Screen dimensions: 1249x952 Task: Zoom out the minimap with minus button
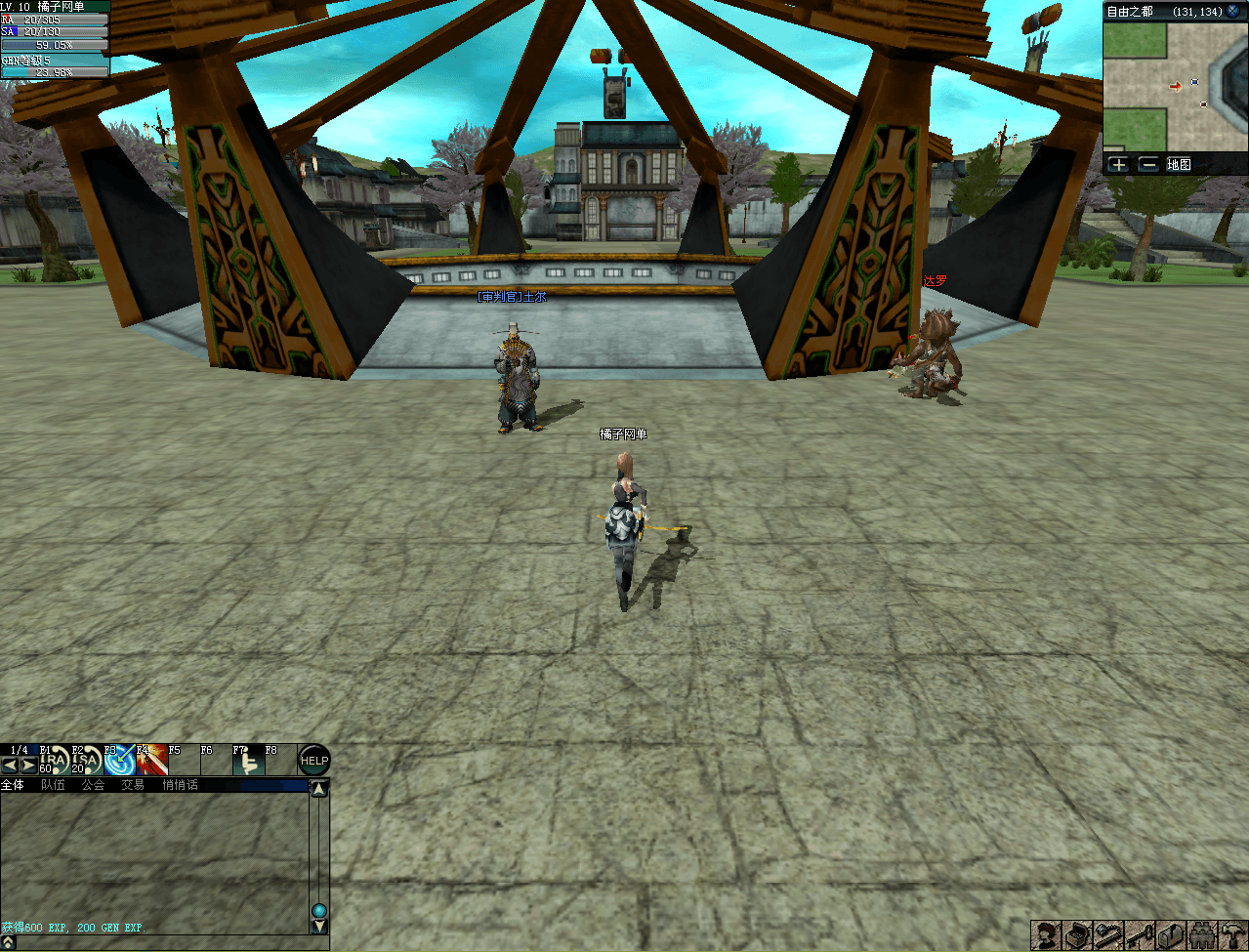(1148, 164)
